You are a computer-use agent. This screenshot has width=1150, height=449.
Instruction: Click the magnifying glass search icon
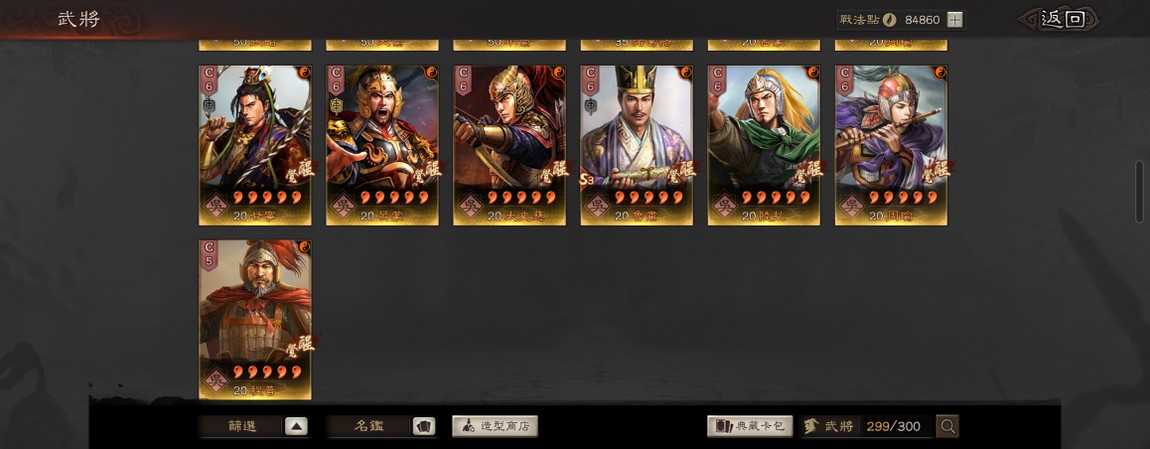[x=948, y=427]
